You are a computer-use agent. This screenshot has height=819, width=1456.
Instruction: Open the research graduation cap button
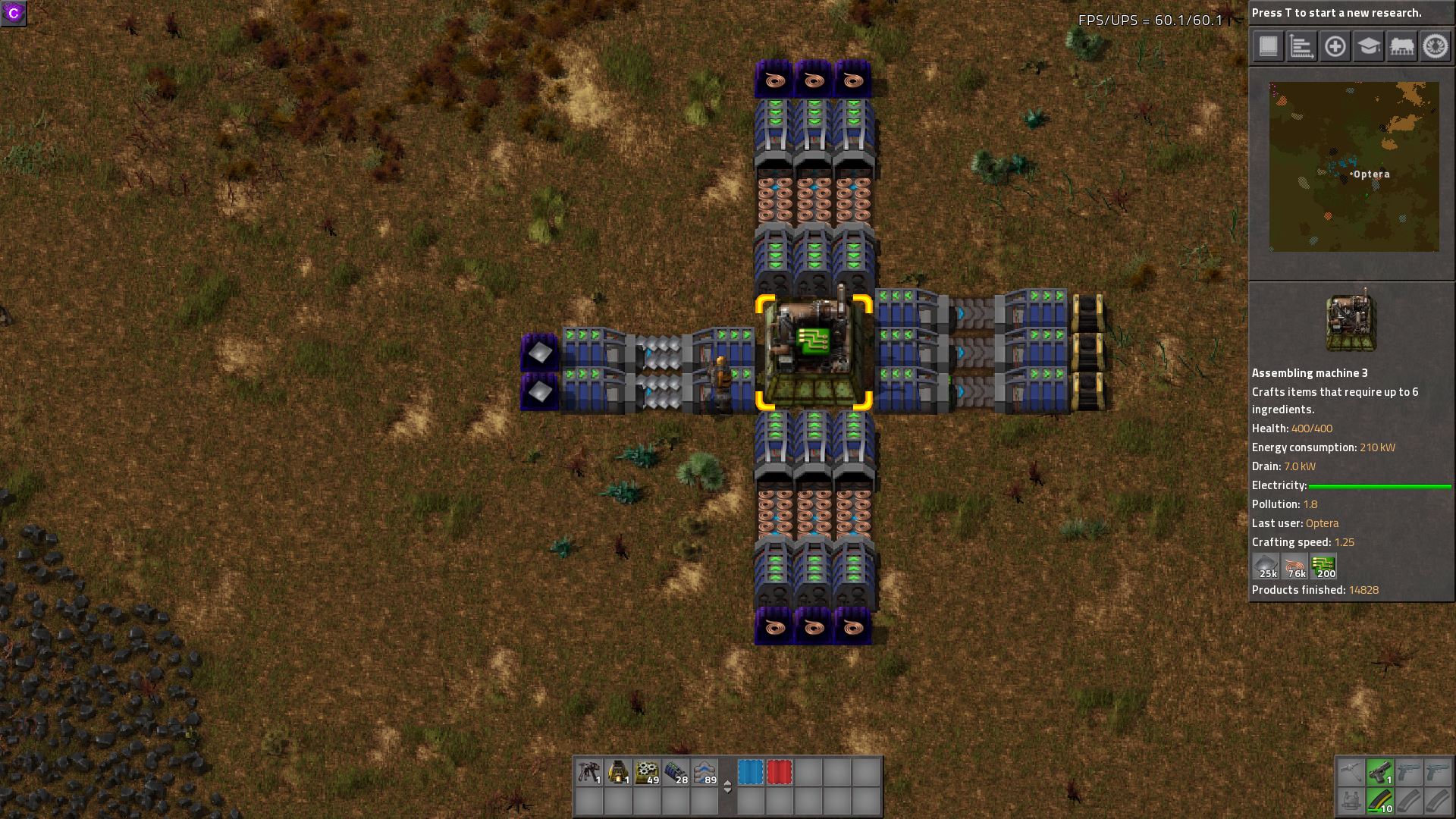[1368, 46]
